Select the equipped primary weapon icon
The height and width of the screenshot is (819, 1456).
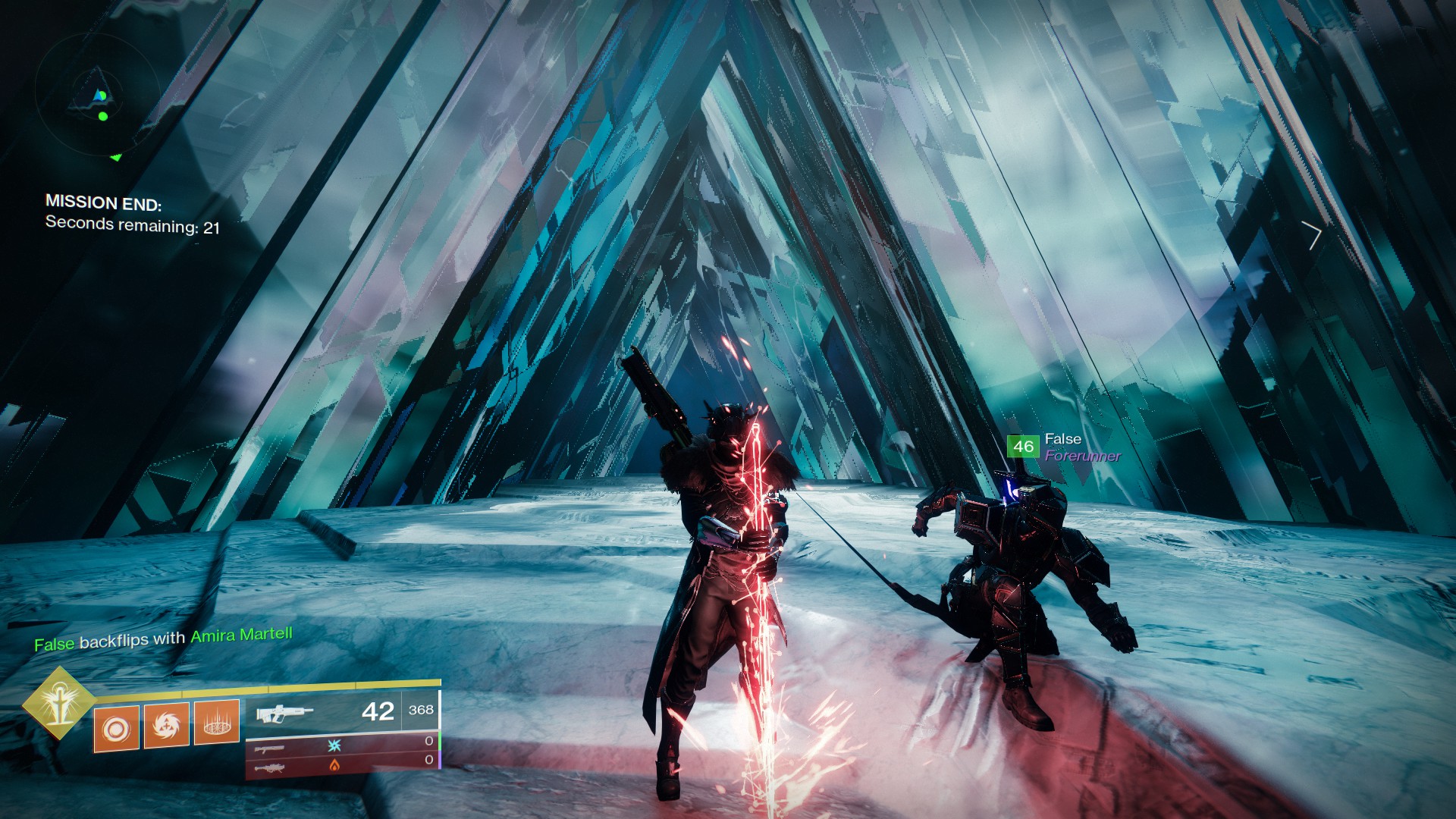(284, 714)
